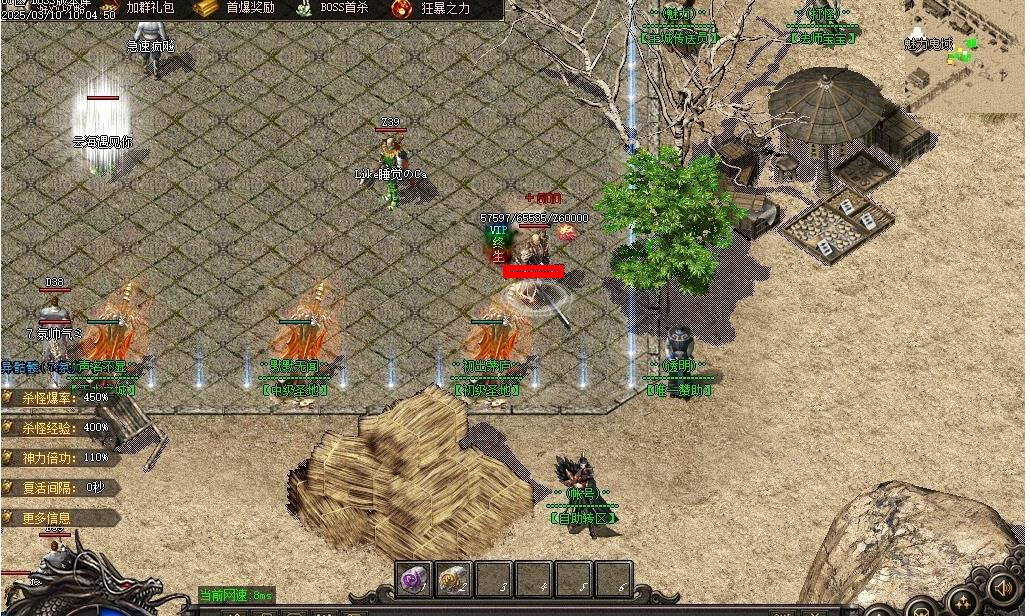Open the 首爆奖励 first-drop rewards
The width and height of the screenshot is (1030, 616).
[x=238, y=8]
